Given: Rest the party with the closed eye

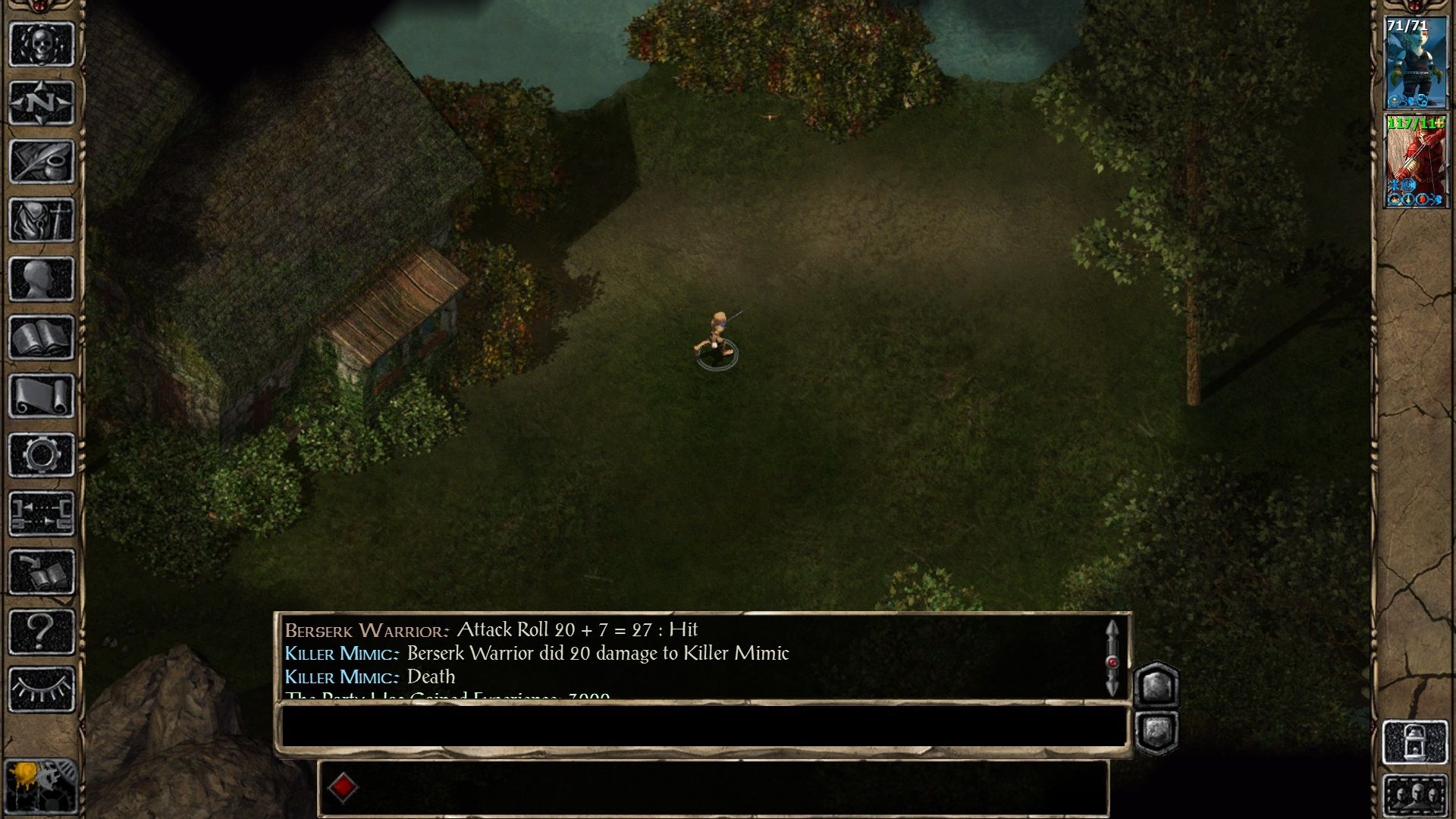Looking at the screenshot, I should [x=42, y=689].
